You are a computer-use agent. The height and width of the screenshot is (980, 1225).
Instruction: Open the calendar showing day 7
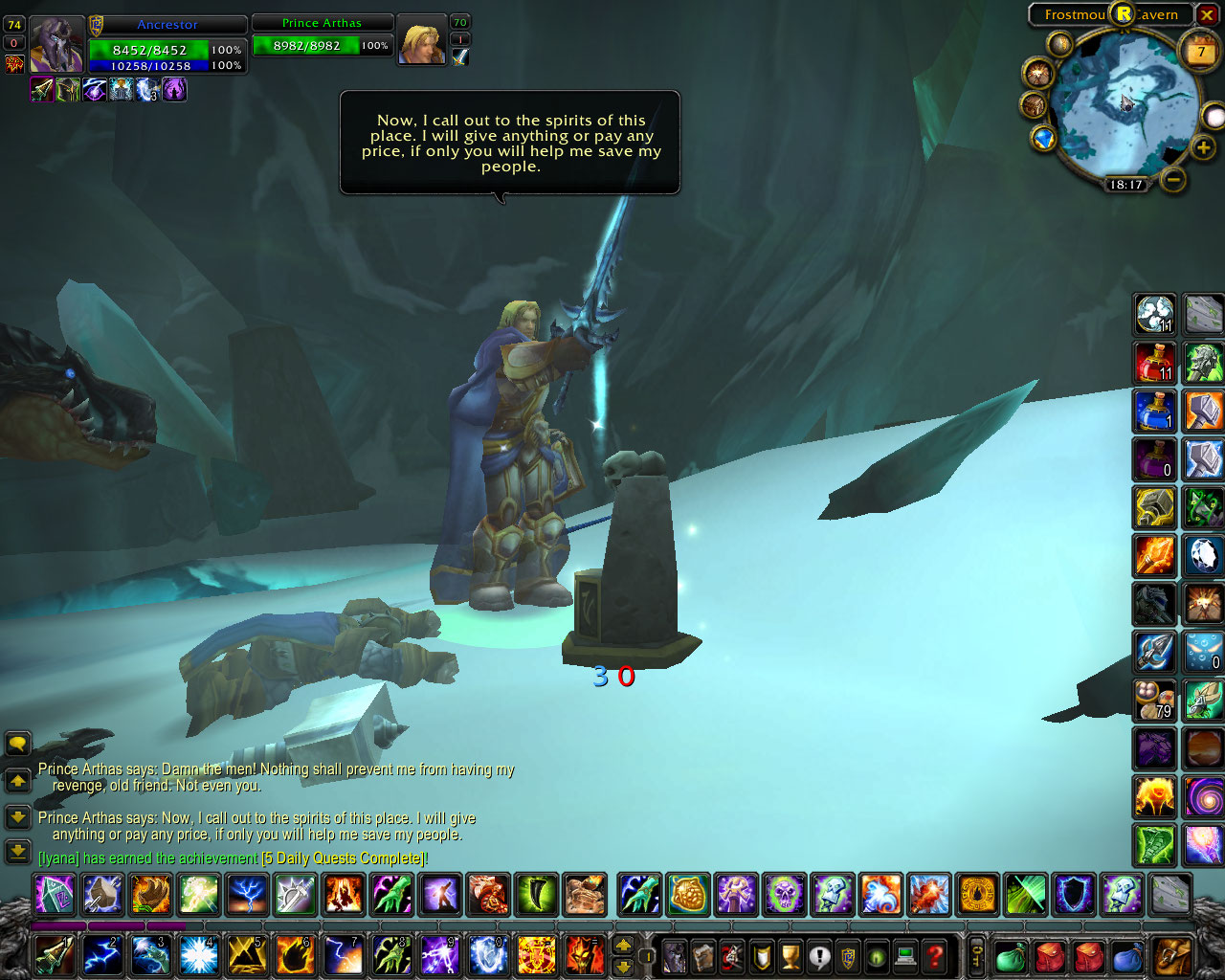pos(1200,52)
